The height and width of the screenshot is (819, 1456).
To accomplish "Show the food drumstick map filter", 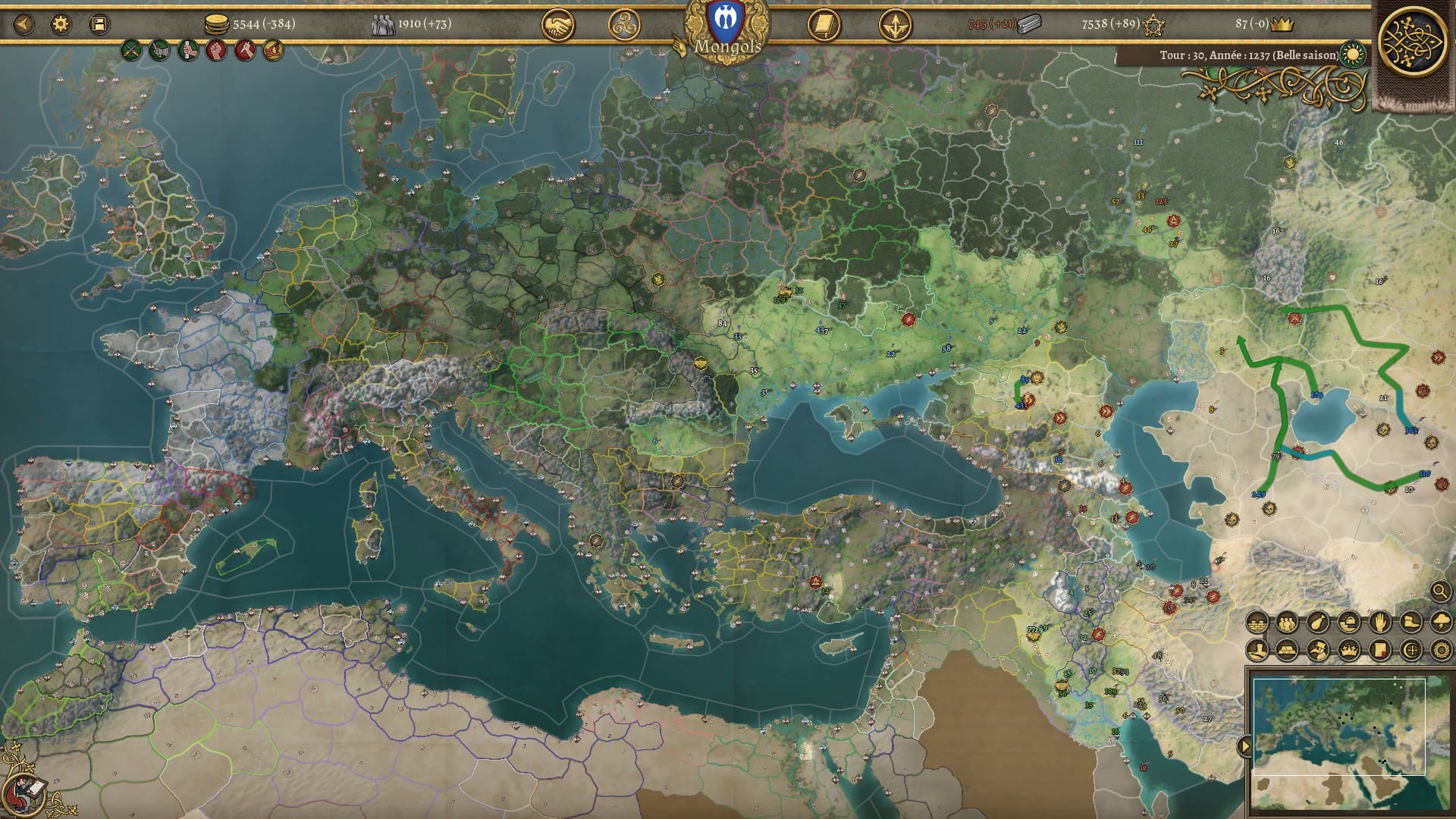I will pos(1318,623).
